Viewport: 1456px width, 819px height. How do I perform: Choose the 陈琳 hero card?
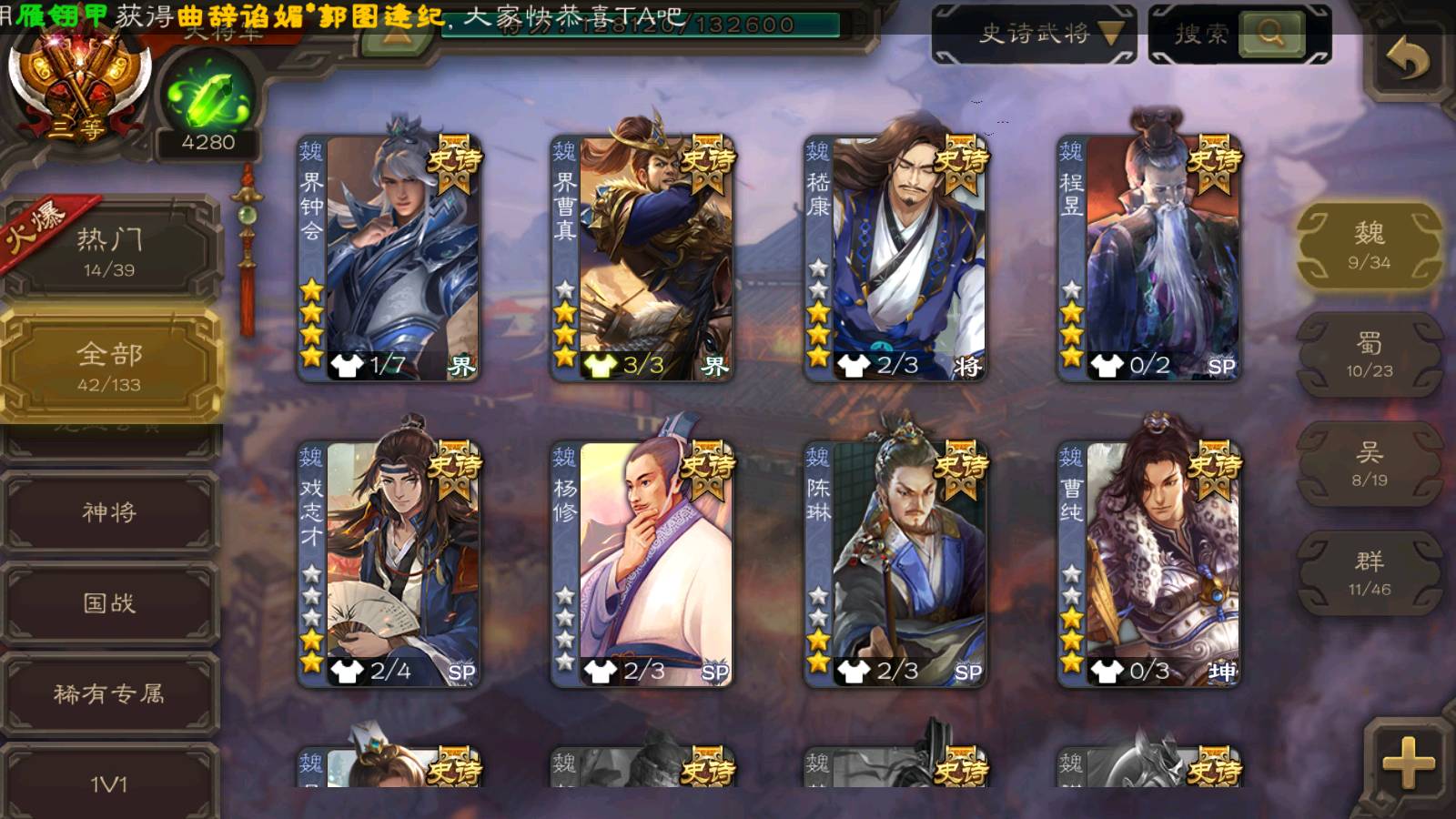click(x=895, y=563)
